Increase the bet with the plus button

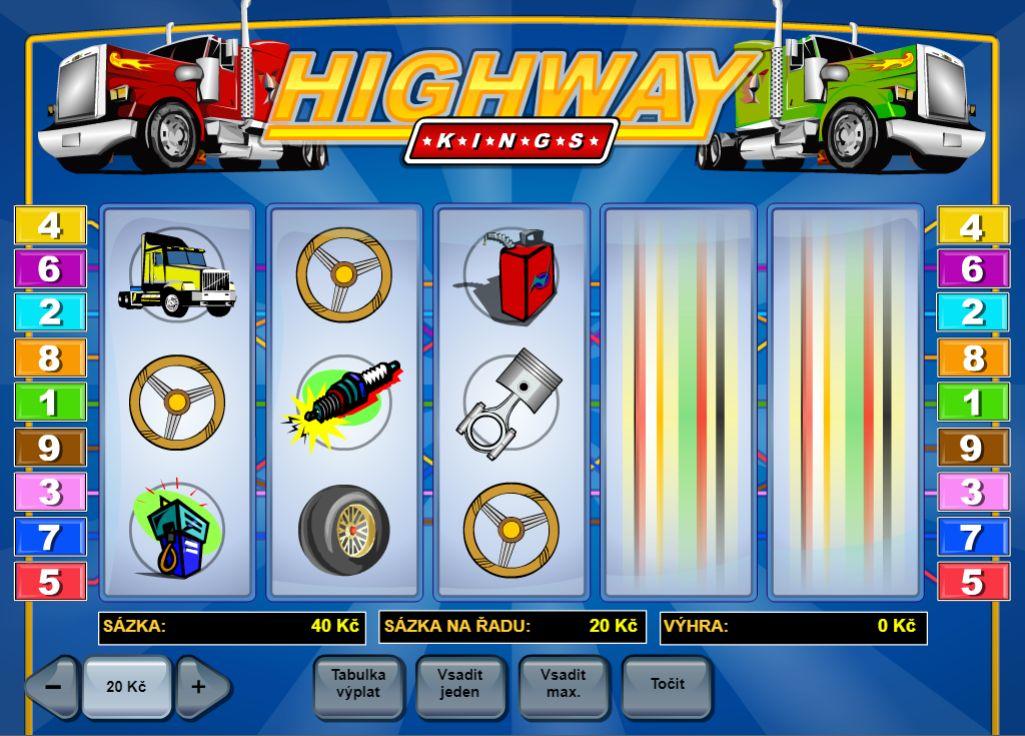click(200, 687)
